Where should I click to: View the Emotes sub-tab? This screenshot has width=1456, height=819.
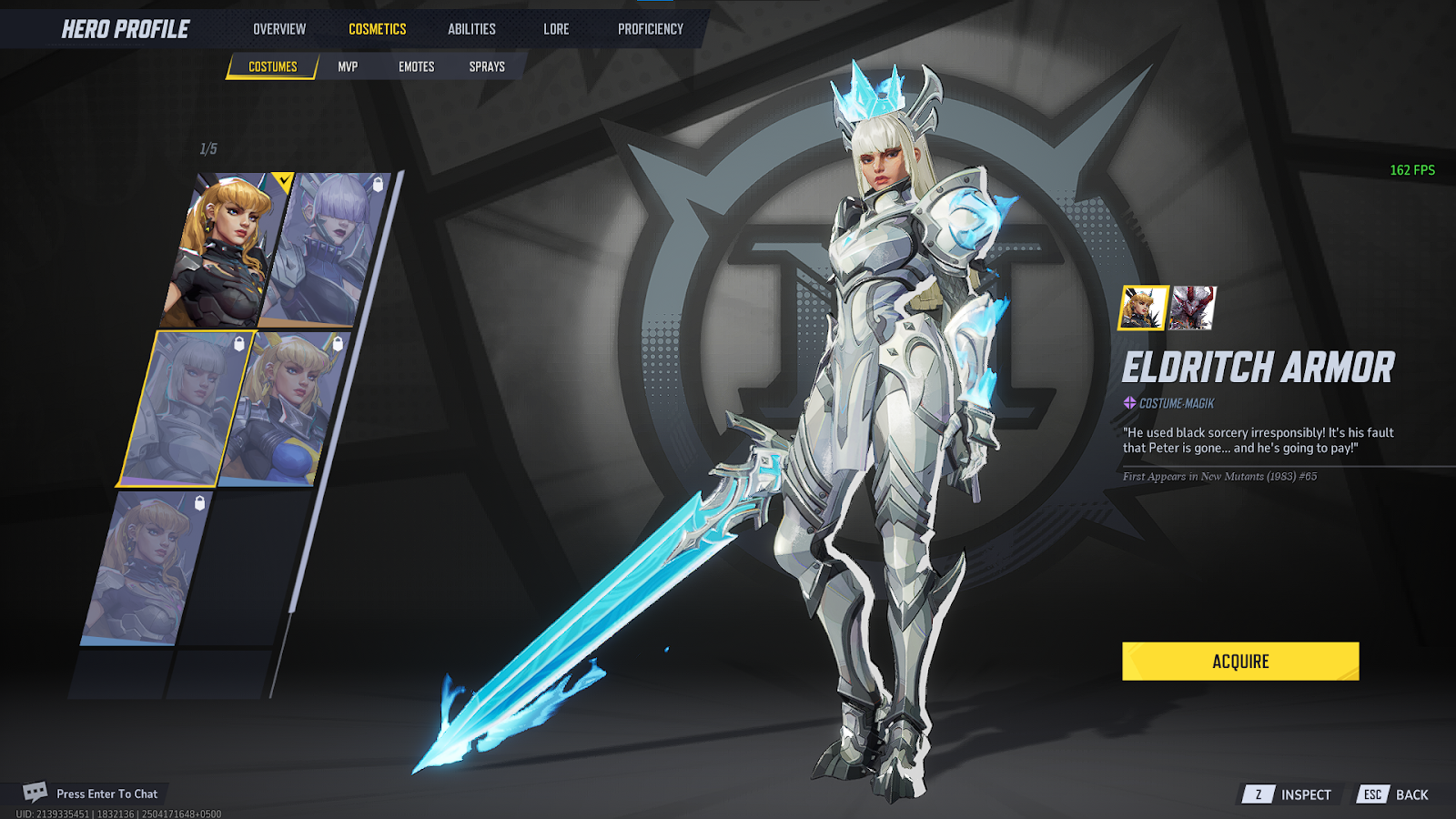(416, 66)
